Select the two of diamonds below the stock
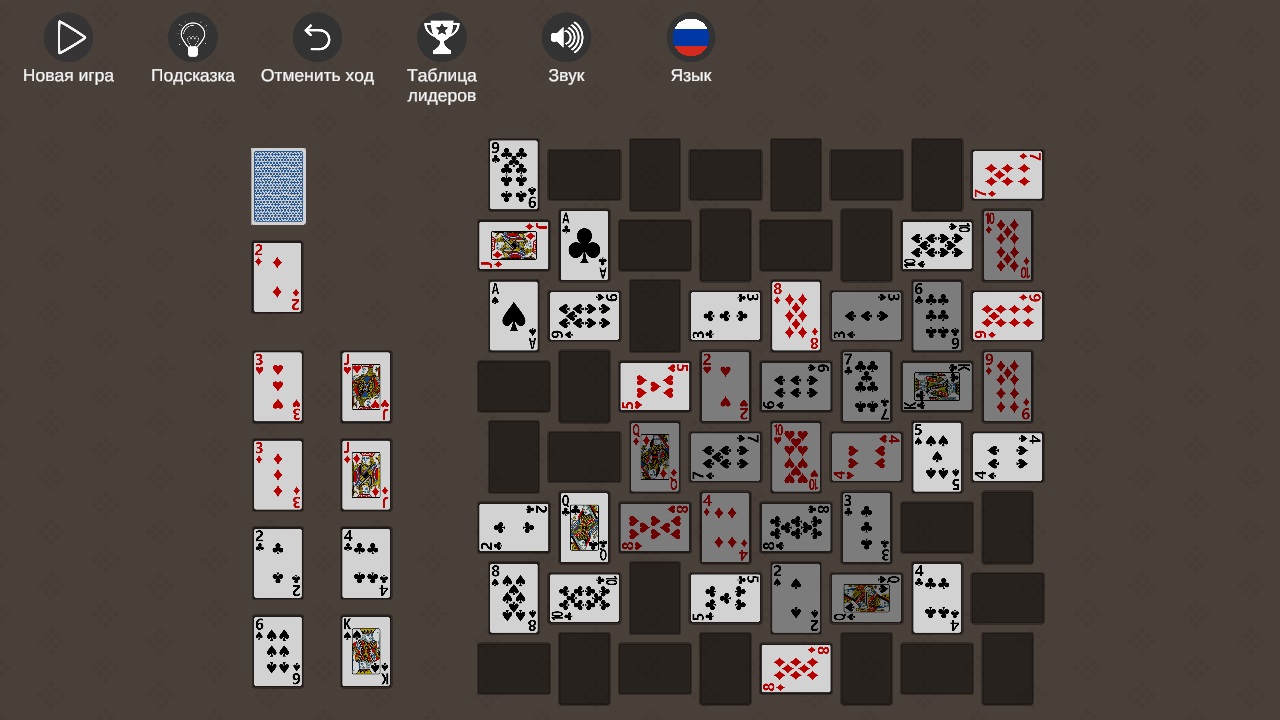Screen dimensions: 1280x720 [277, 277]
